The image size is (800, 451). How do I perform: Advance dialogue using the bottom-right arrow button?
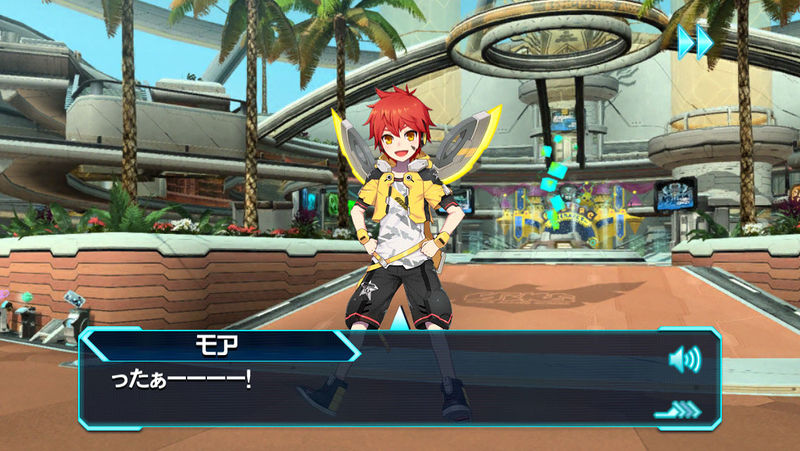[679, 408]
